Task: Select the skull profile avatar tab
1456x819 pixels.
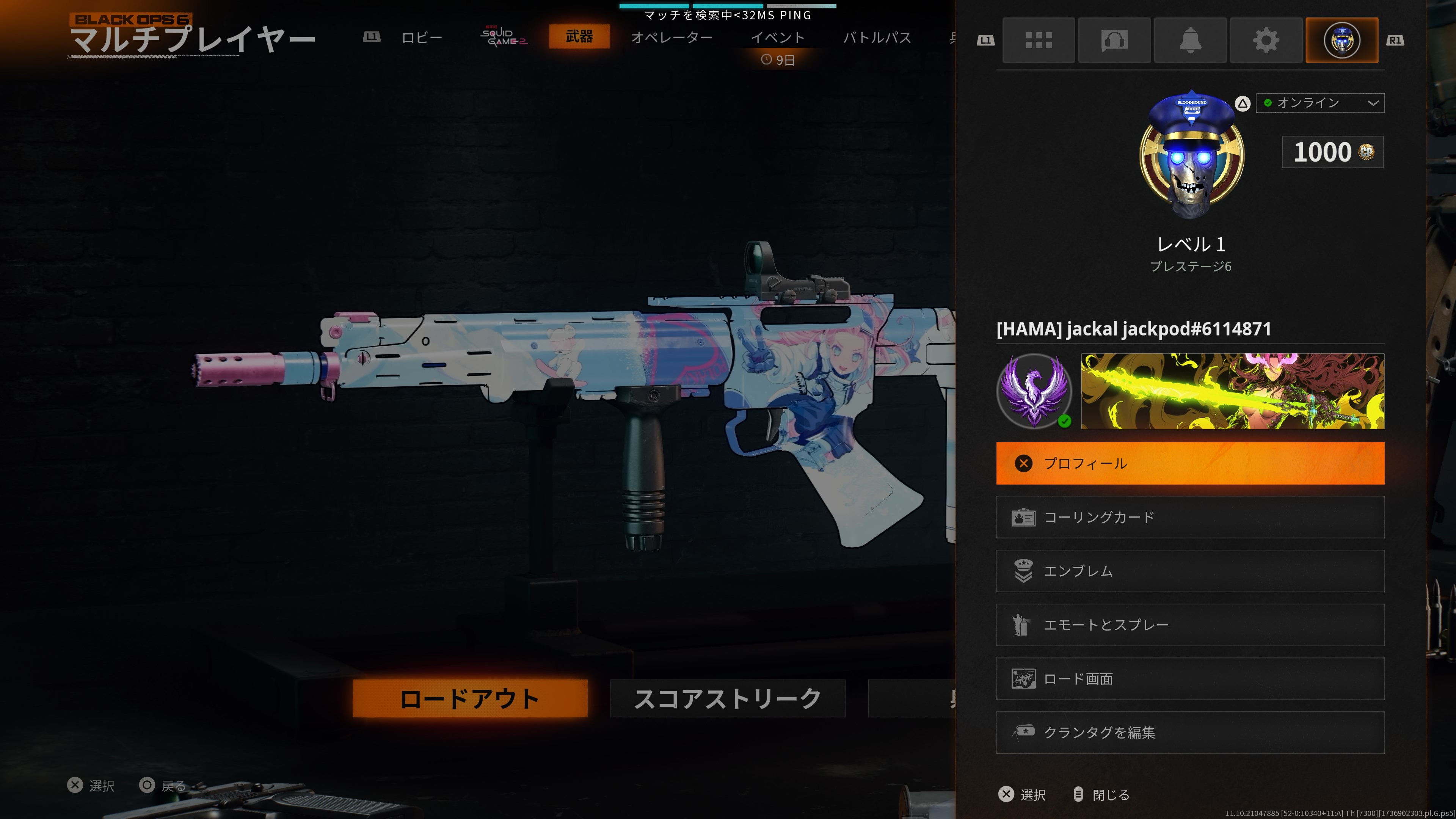Action: pos(1341,40)
